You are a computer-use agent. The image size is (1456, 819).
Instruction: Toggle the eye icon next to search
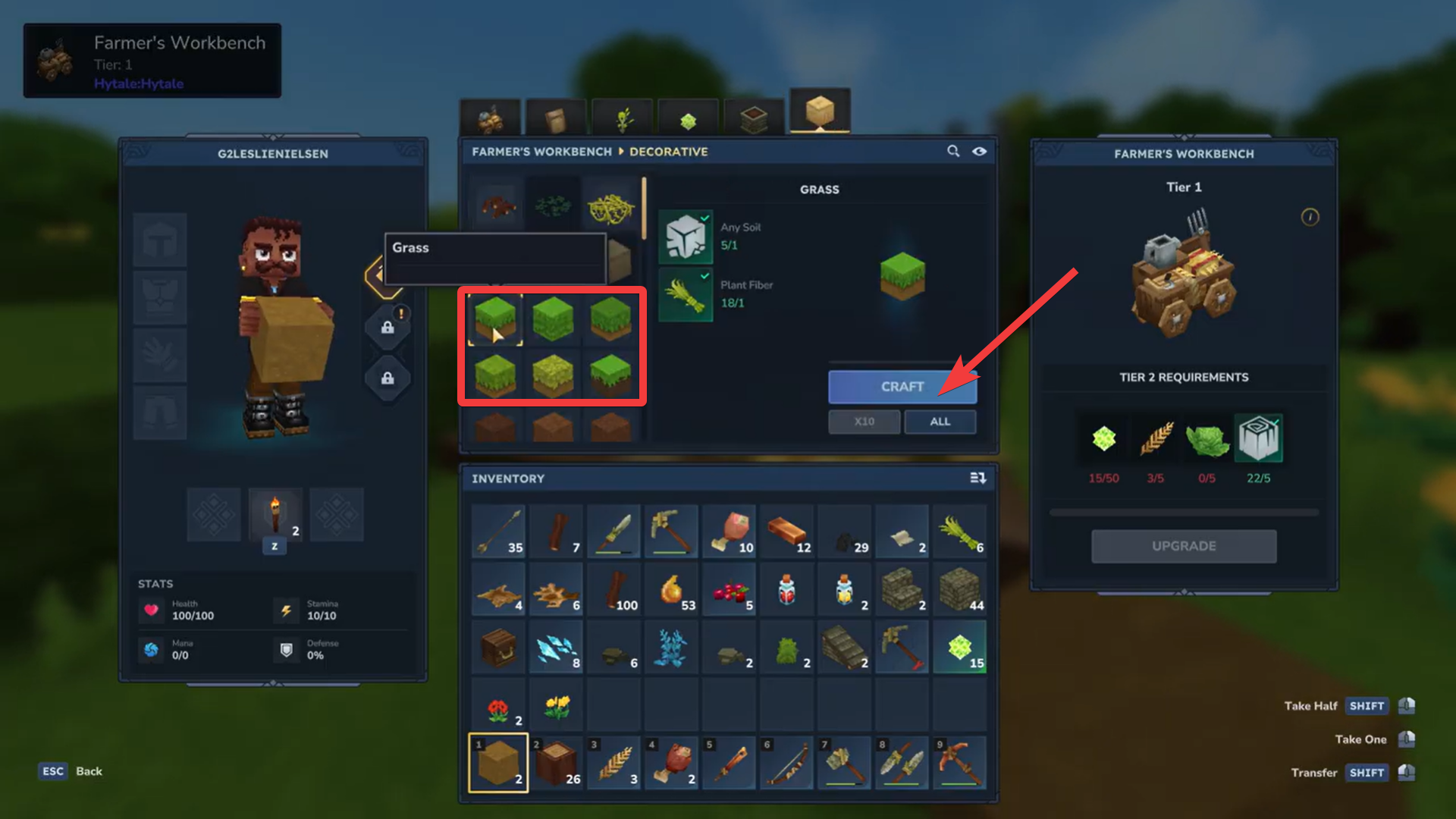(x=980, y=151)
